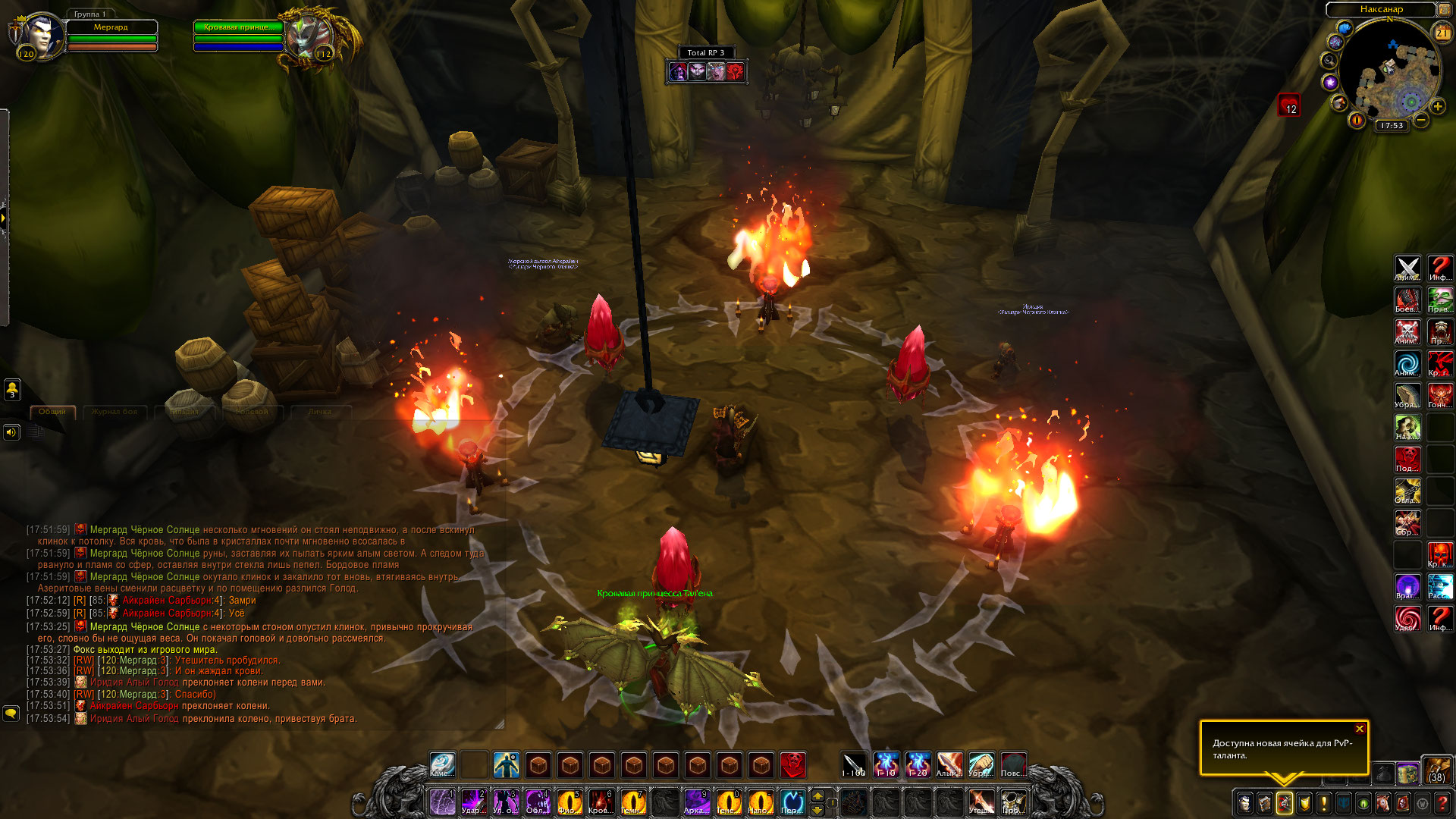Click the red heart buff icon with 12
Screen dimensions: 1456x819
pyautogui.click(x=1289, y=105)
